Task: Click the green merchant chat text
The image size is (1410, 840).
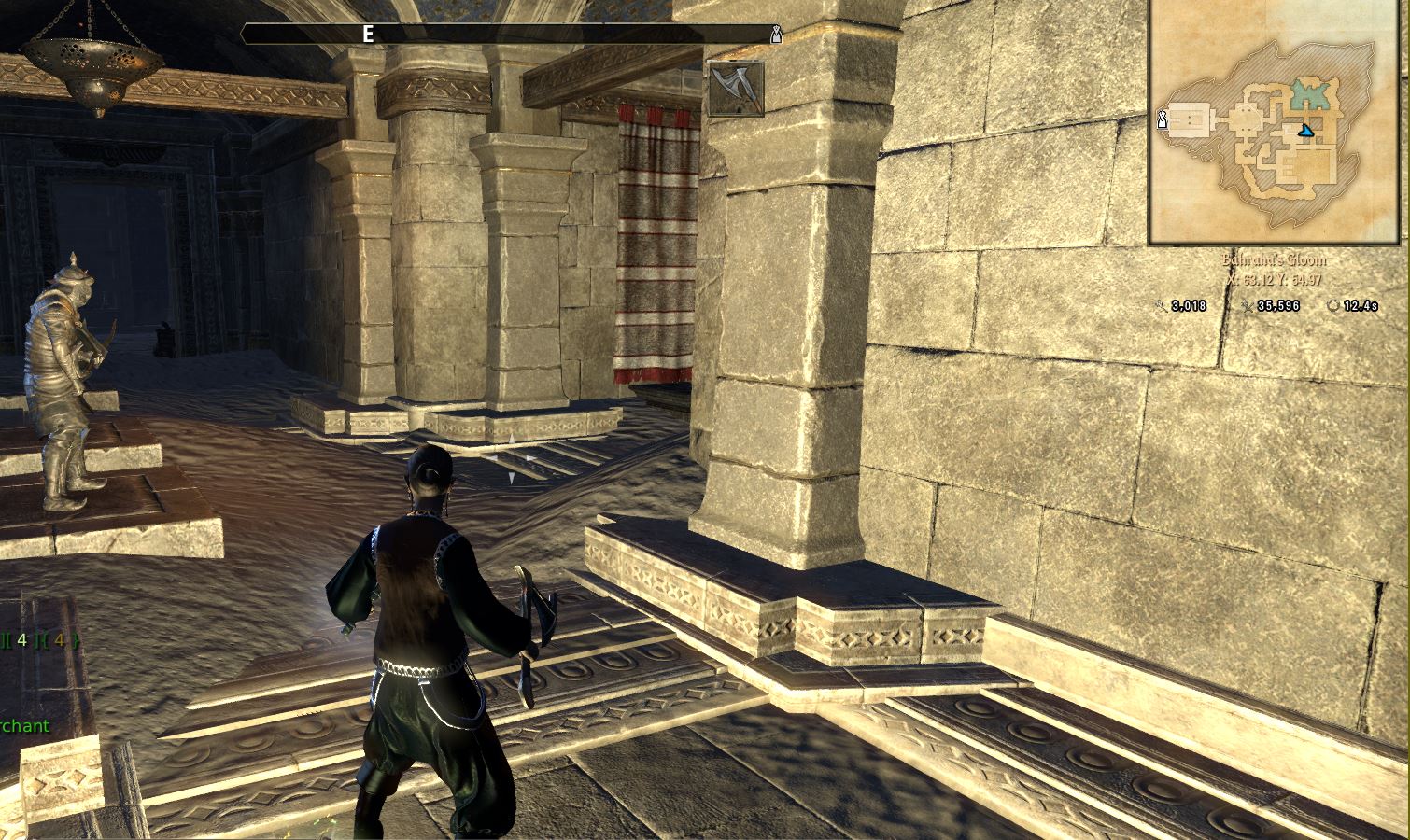Action: (25, 726)
